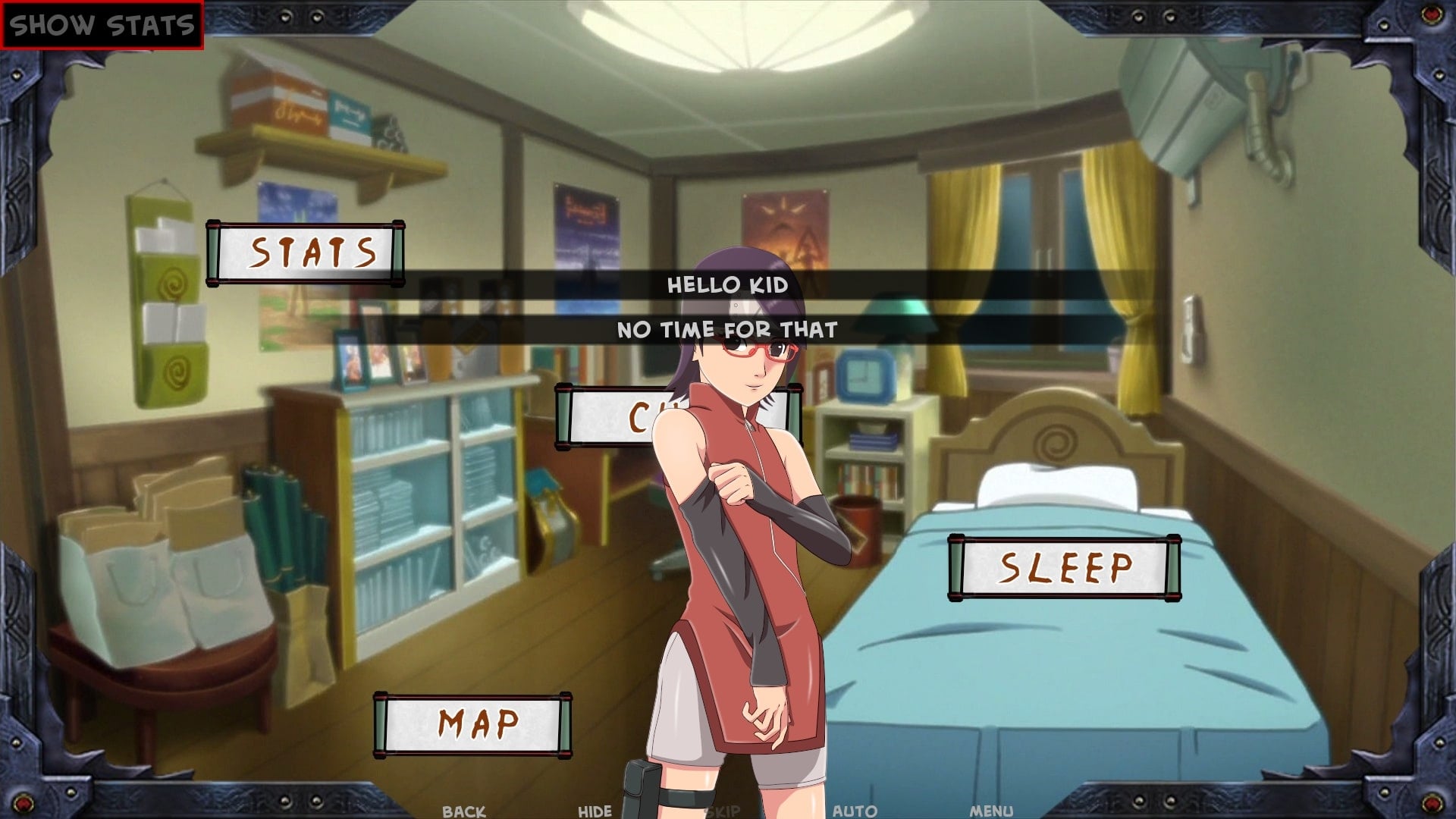1456x819 pixels.
Task: Choose the NO TIME FOR THAT response
Action: 728,329
